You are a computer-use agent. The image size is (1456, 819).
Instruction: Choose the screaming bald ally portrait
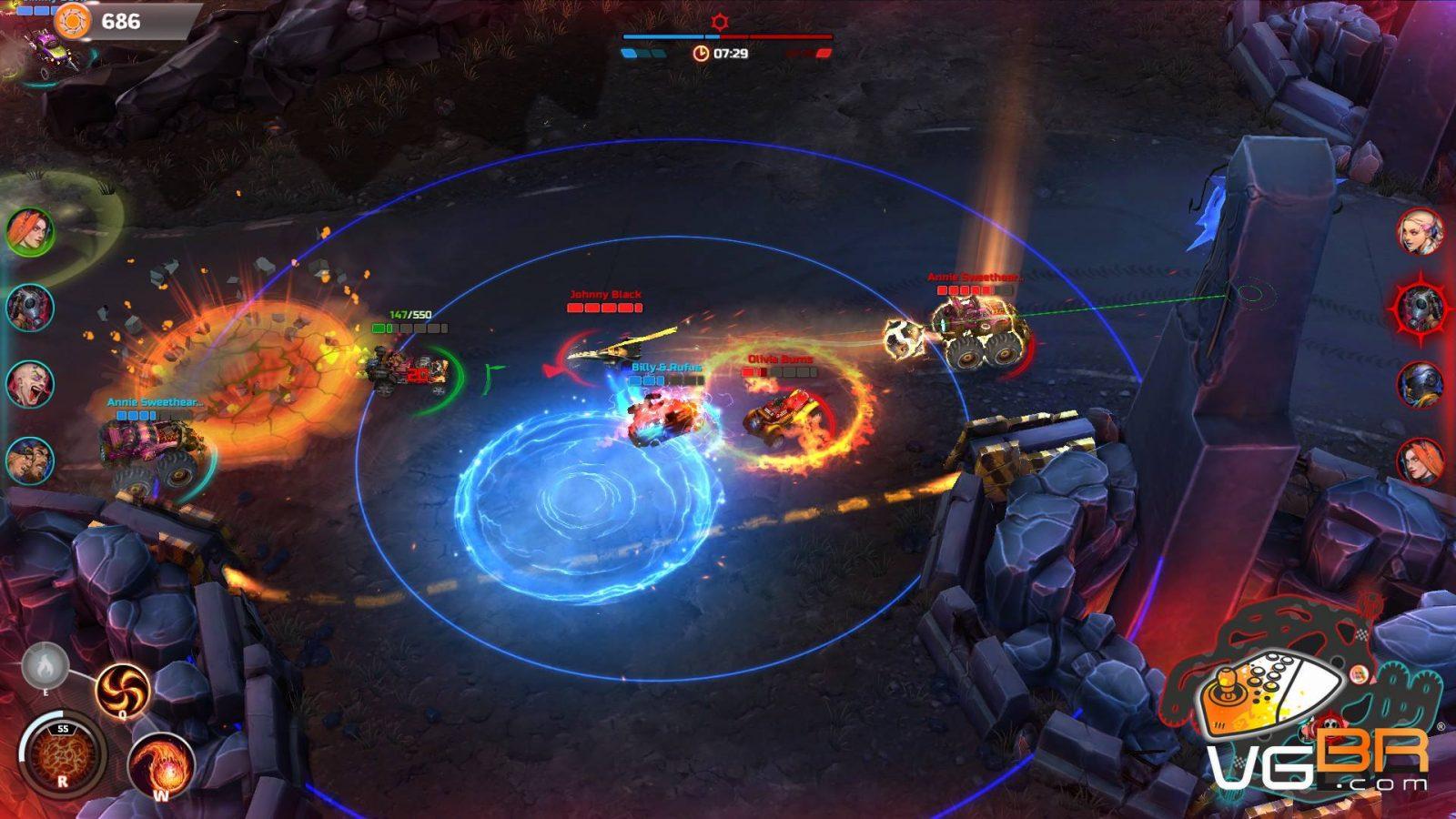click(x=31, y=384)
